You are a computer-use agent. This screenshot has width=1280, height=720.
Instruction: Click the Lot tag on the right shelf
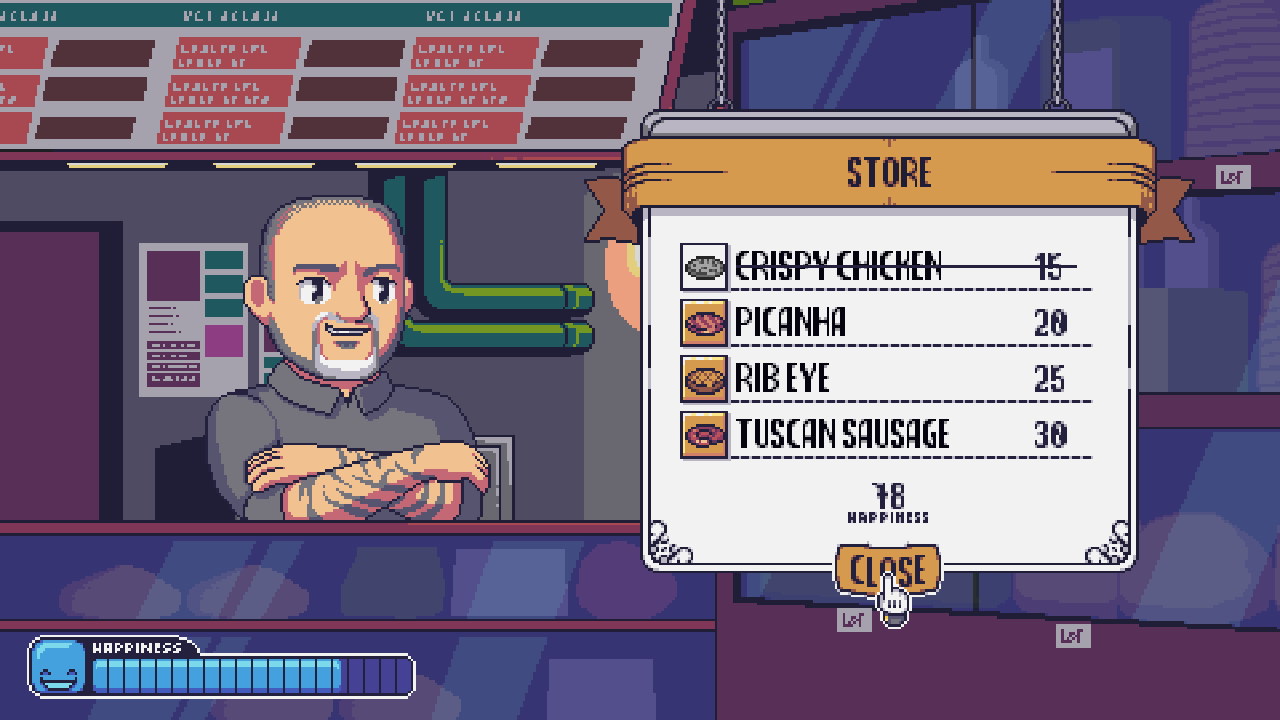[x=1072, y=634]
